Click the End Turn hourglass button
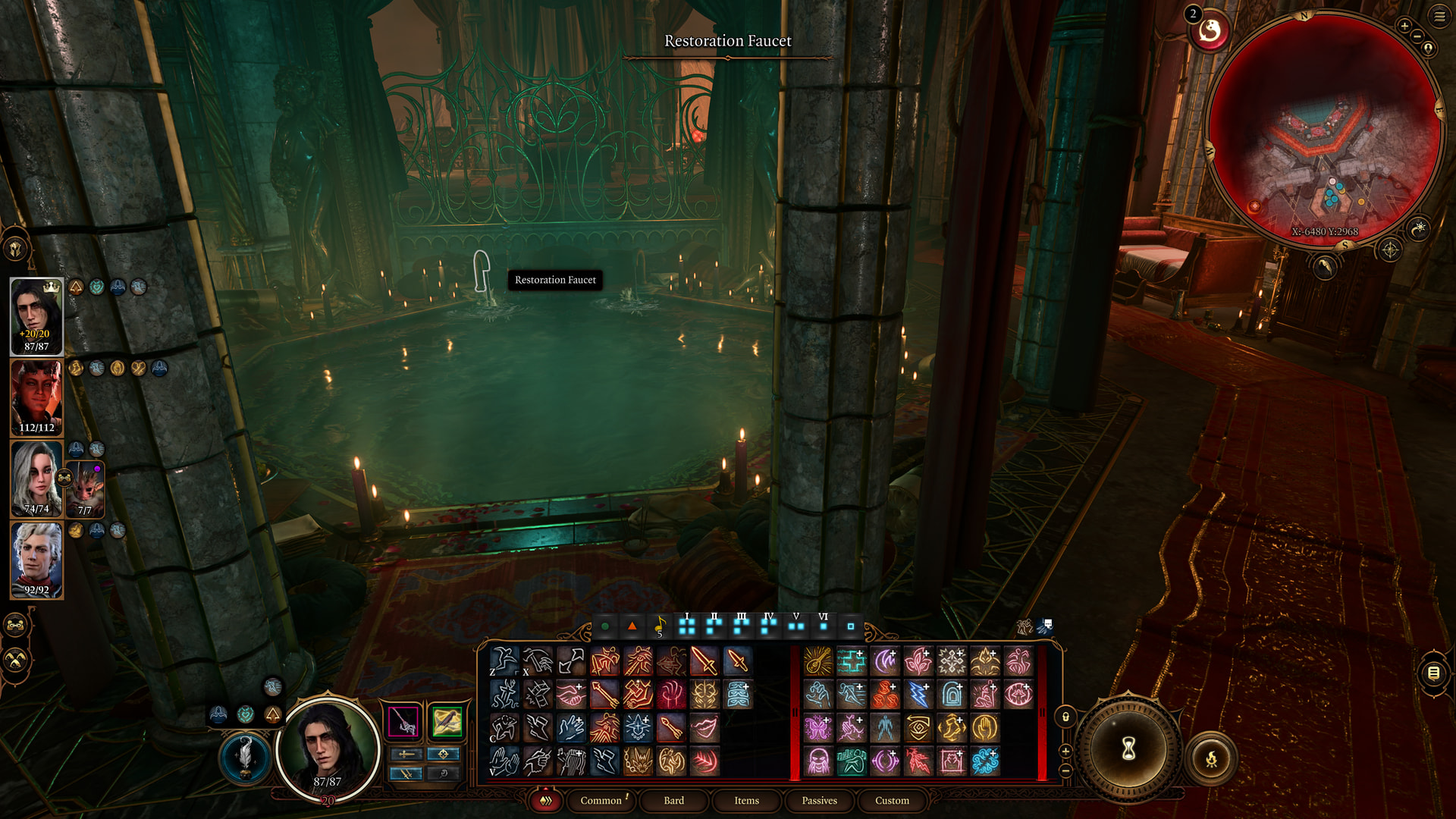 [1128, 749]
